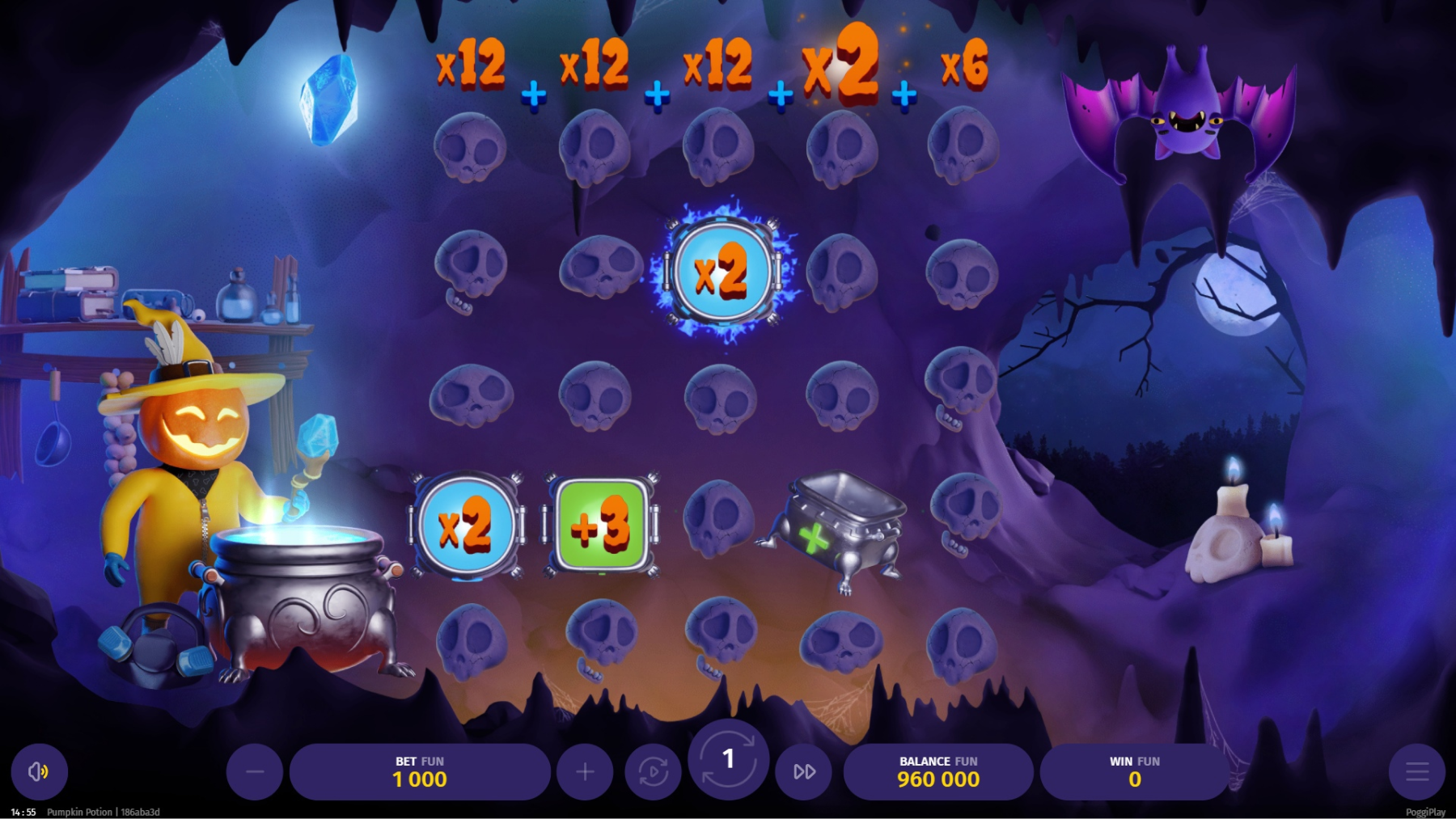This screenshot has width=1456, height=819.
Task: Open the bet amount panel showing 1 000
Action: (420, 772)
